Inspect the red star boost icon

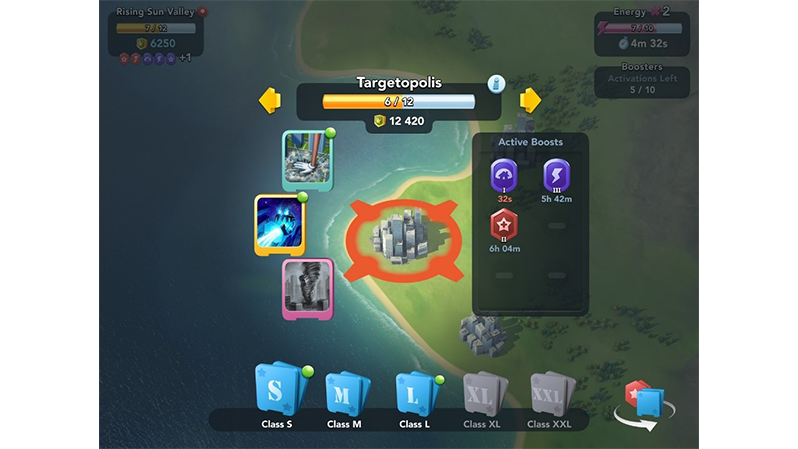[x=504, y=225]
